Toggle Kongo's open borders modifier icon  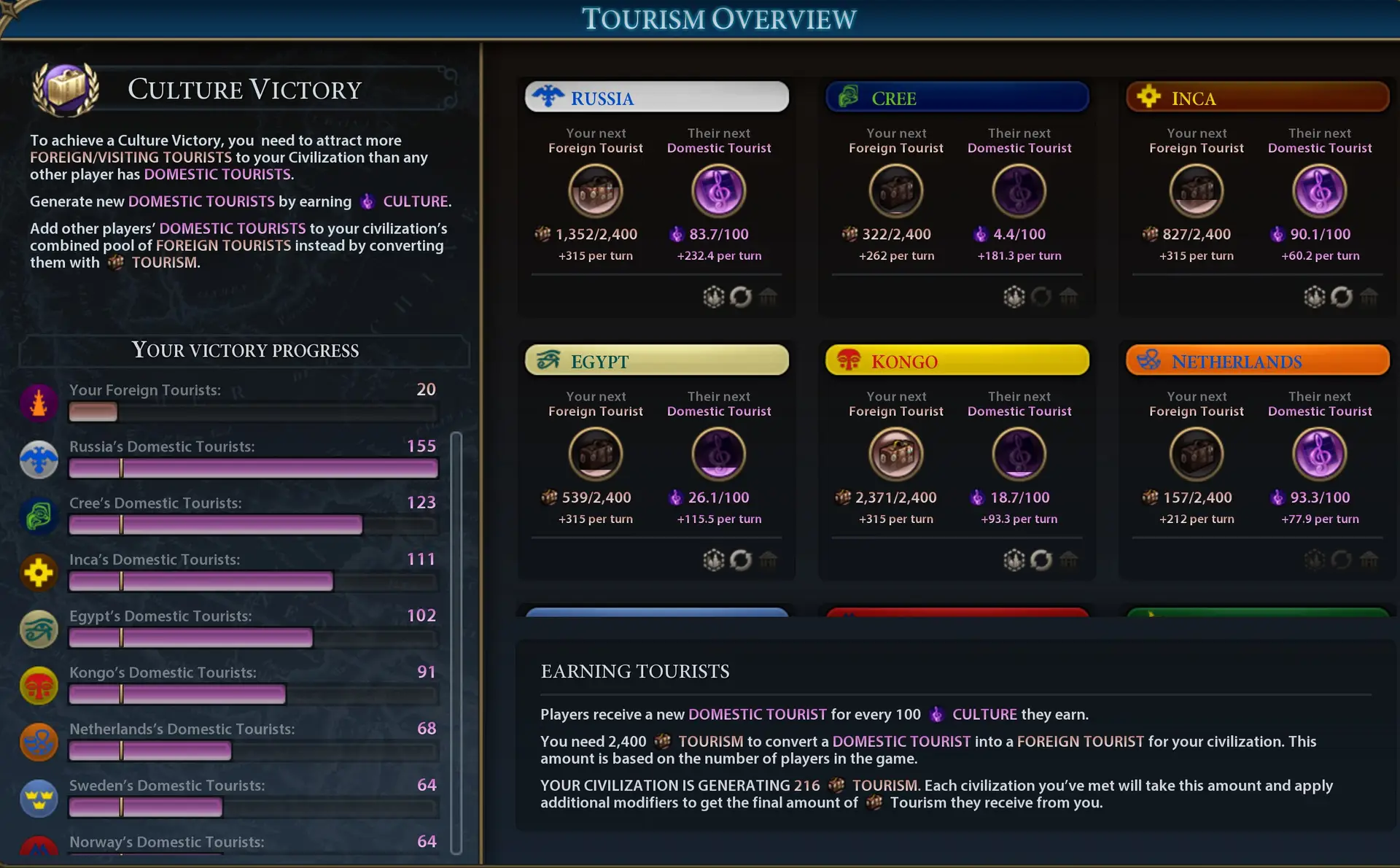(x=1014, y=560)
